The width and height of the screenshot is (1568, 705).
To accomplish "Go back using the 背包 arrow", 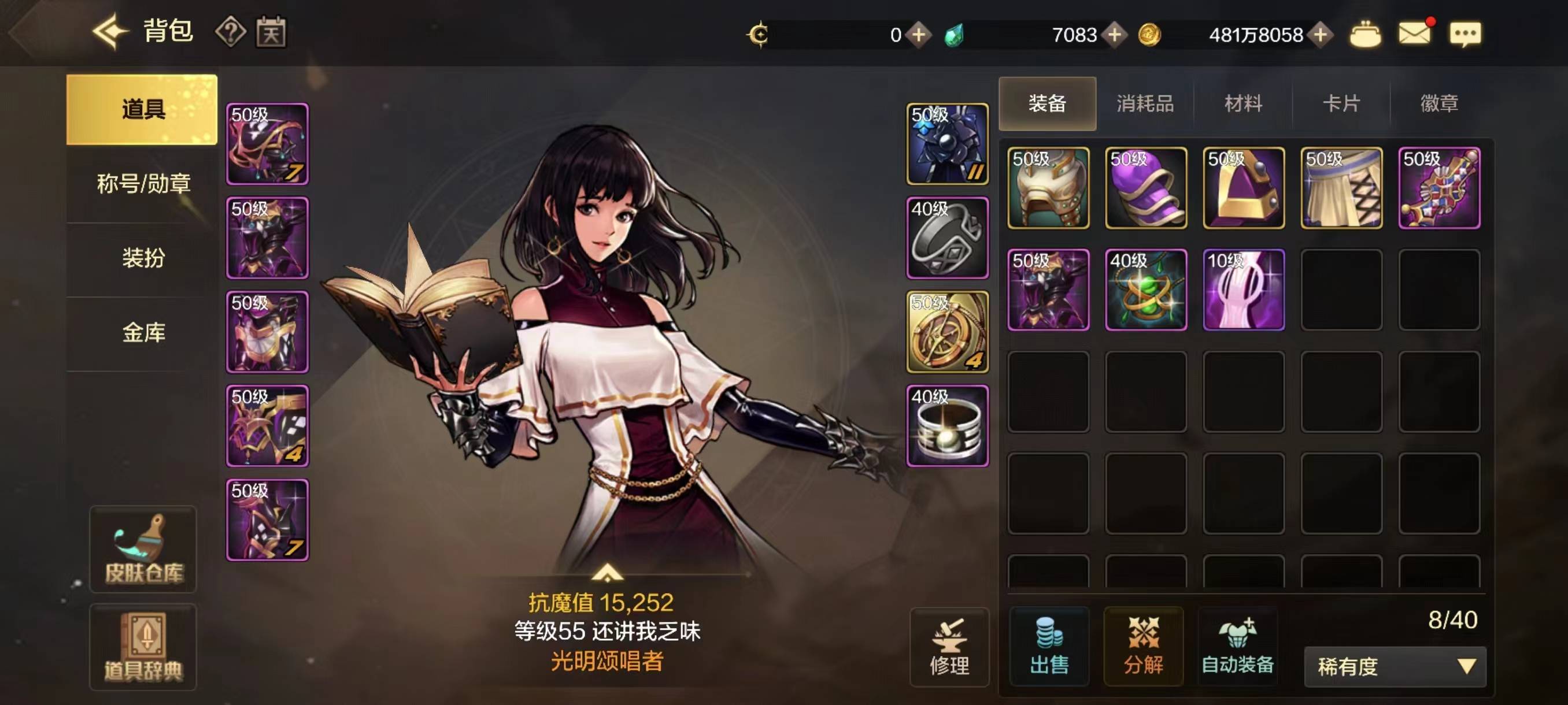I will click(110, 33).
